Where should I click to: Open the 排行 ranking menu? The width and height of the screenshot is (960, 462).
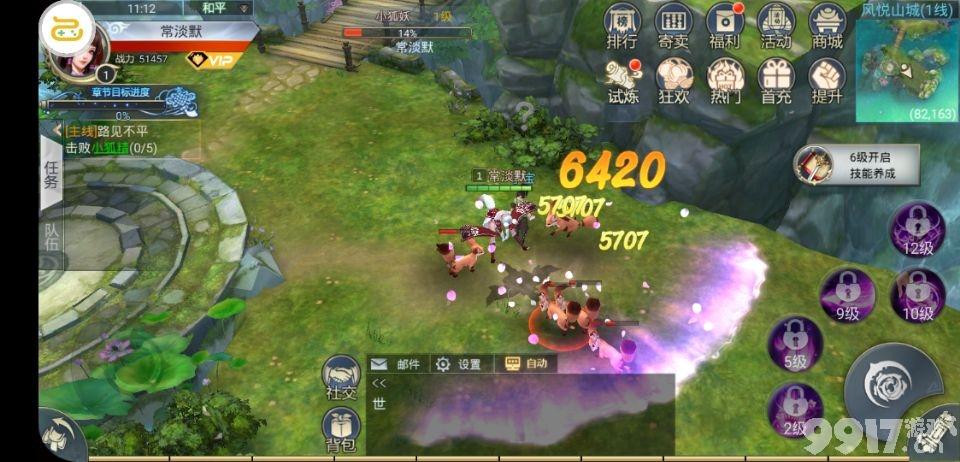(621, 25)
